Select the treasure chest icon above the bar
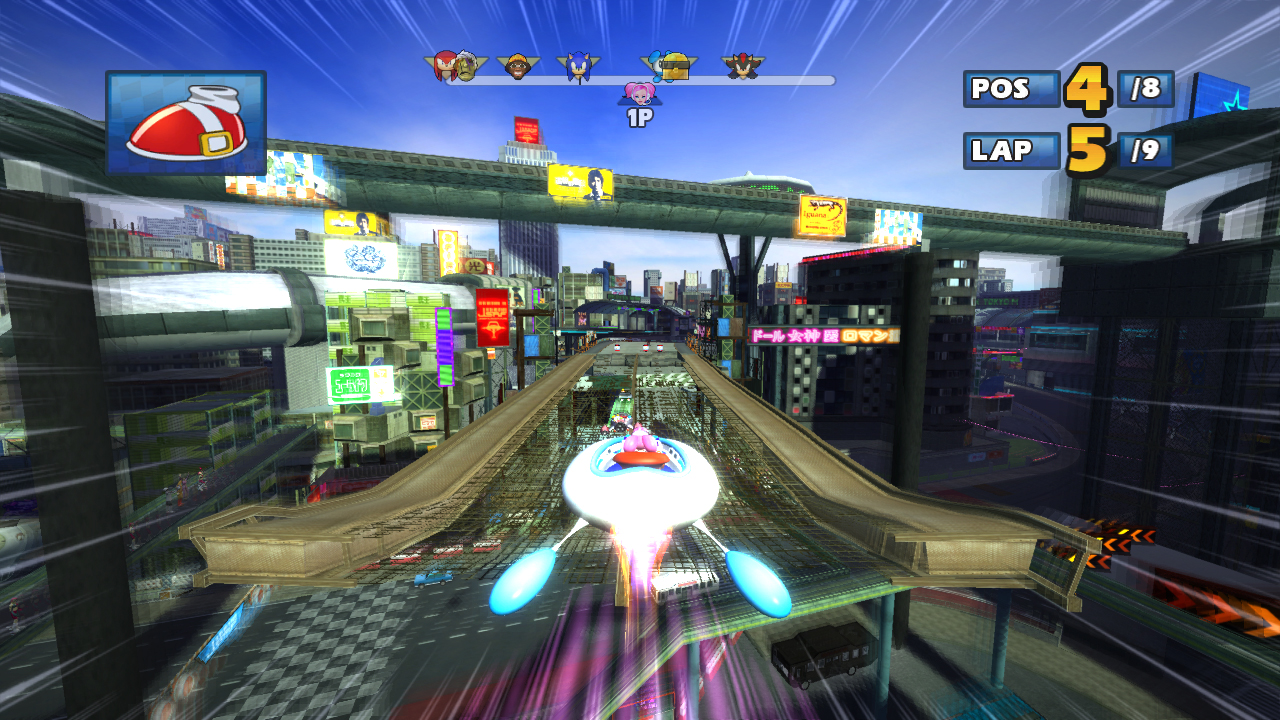1280x720 pixels. pos(677,68)
